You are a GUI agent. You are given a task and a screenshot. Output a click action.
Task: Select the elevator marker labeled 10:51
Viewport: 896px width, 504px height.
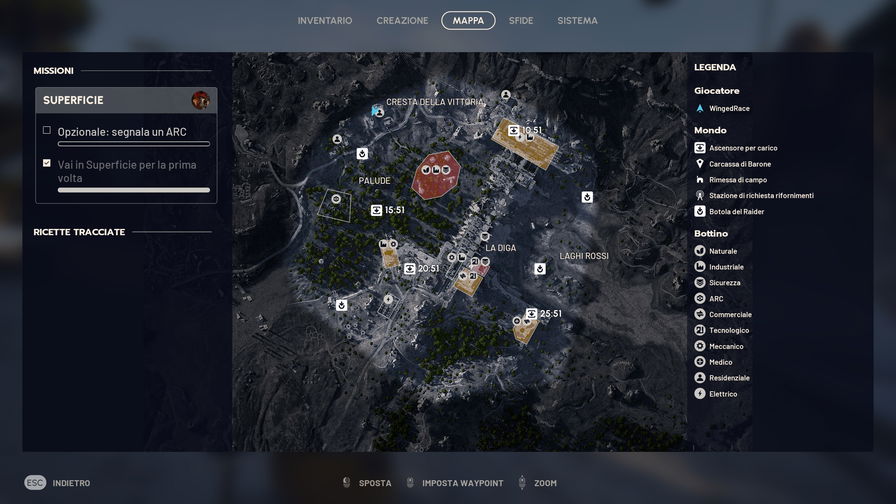[x=514, y=130]
